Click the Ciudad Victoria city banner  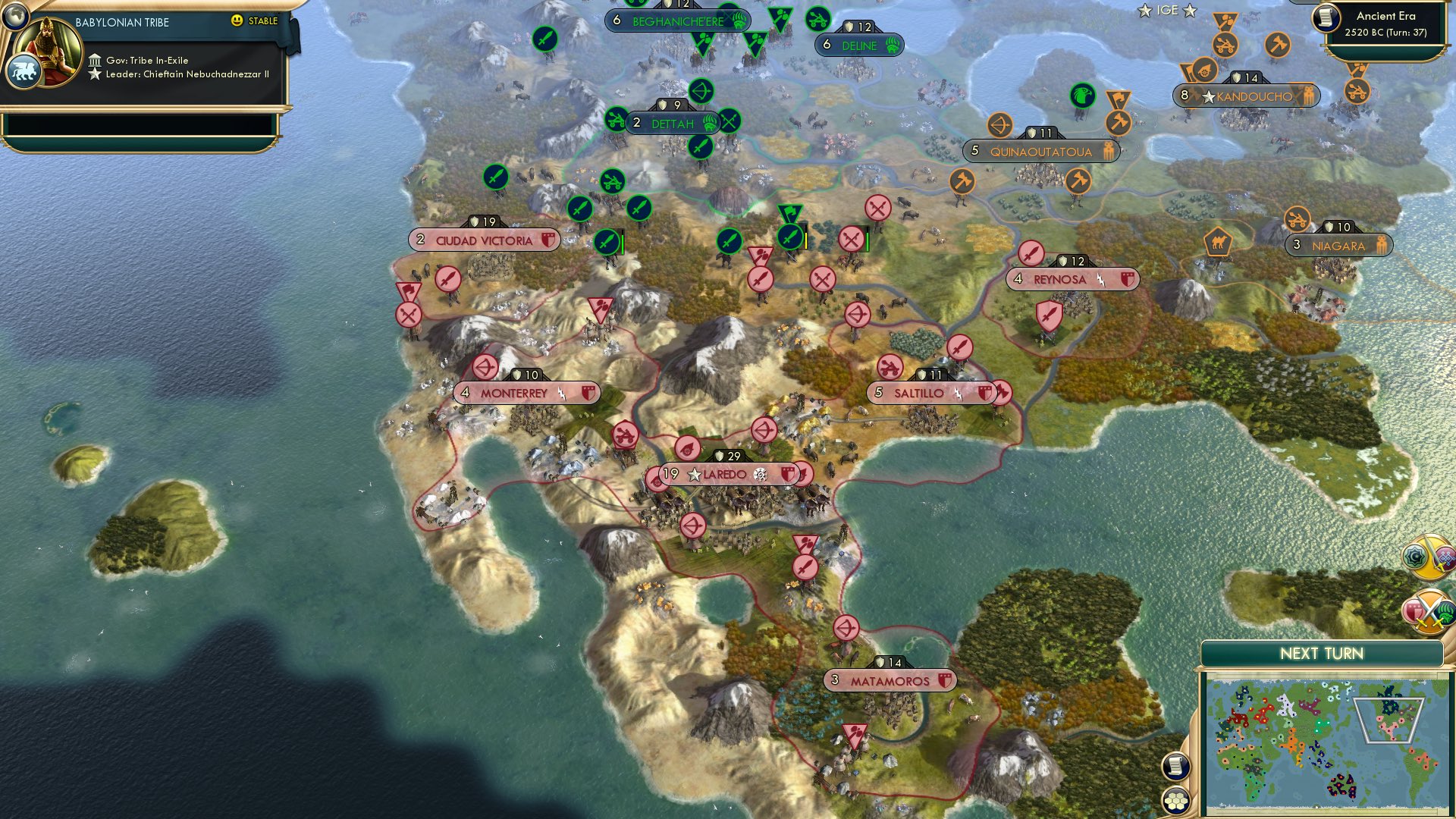(484, 240)
